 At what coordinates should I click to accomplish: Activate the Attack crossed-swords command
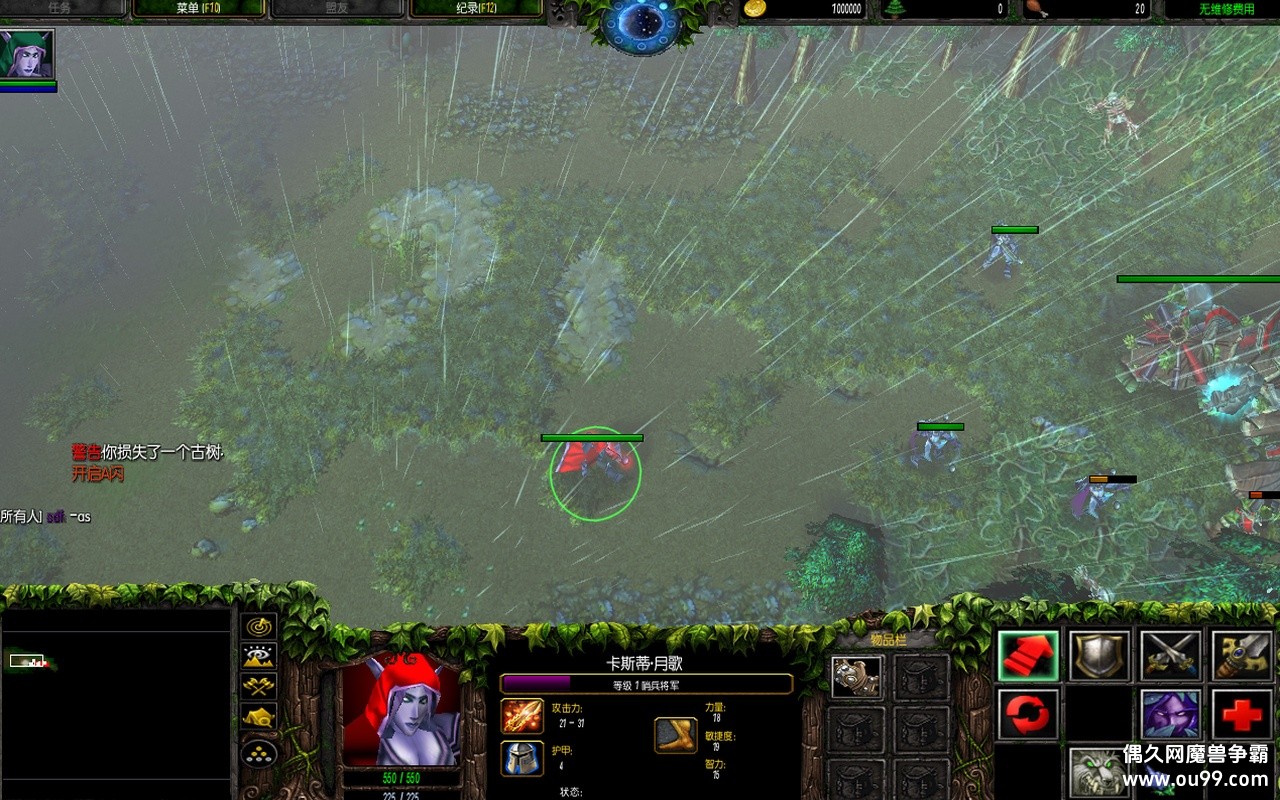pyautogui.click(x=1171, y=656)
